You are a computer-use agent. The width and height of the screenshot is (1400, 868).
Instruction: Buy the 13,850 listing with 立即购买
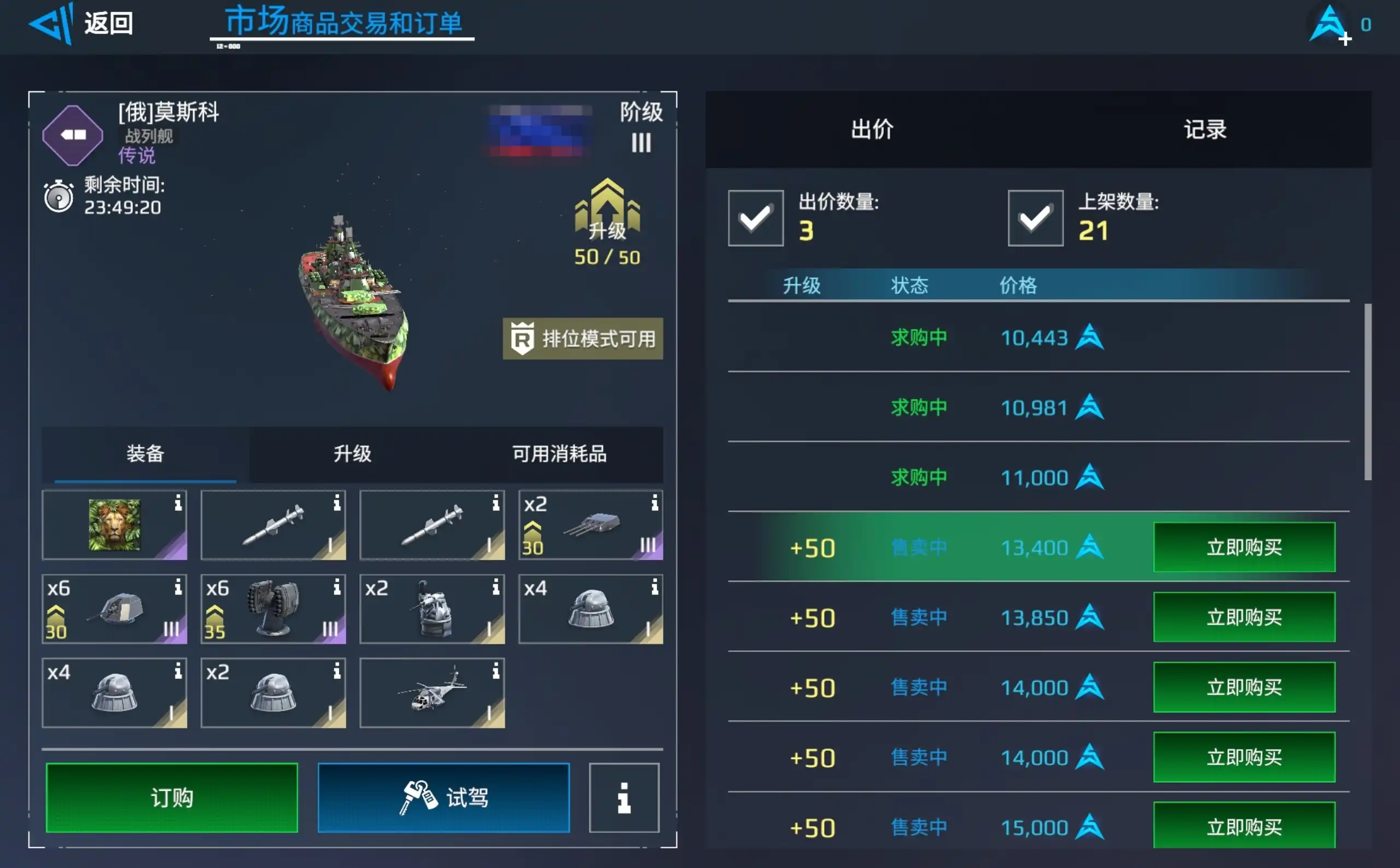(x=1244, y=617)
